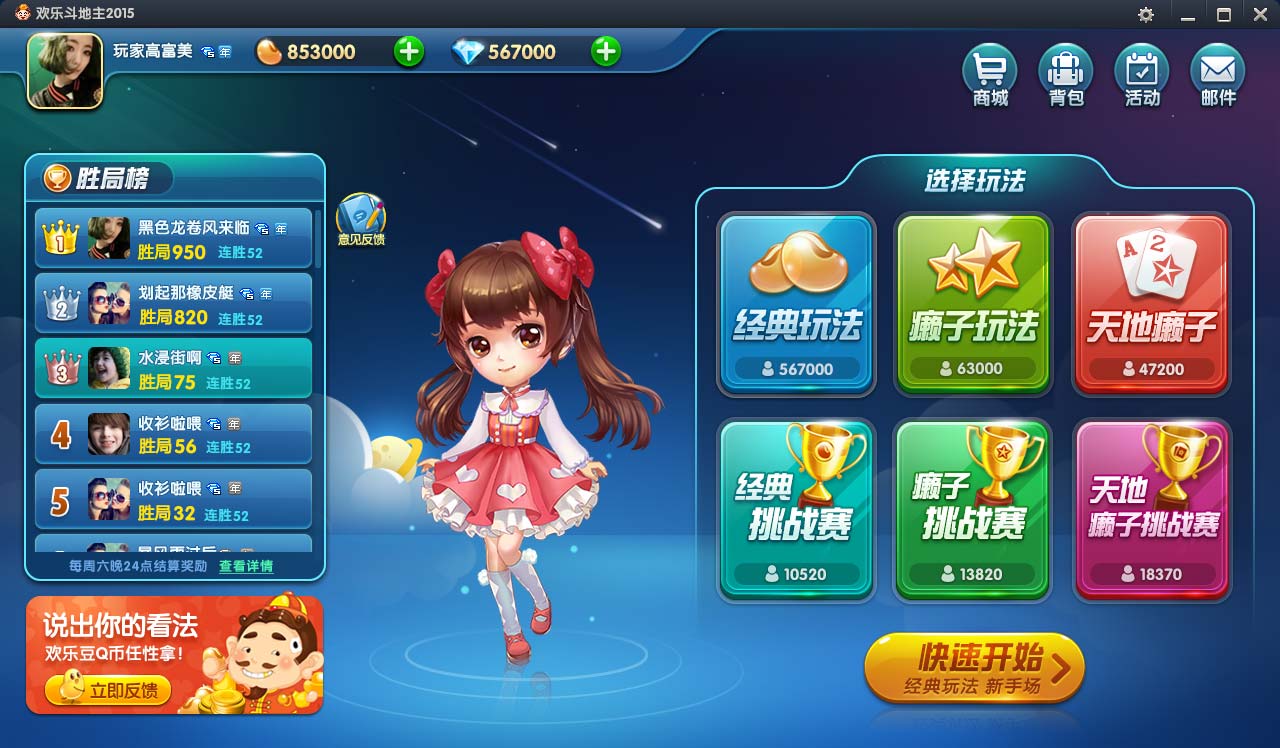Select the 癞子玩法 mode card
The width and height of the screenshot is (1280, 748).
click(x=972, y=300)
